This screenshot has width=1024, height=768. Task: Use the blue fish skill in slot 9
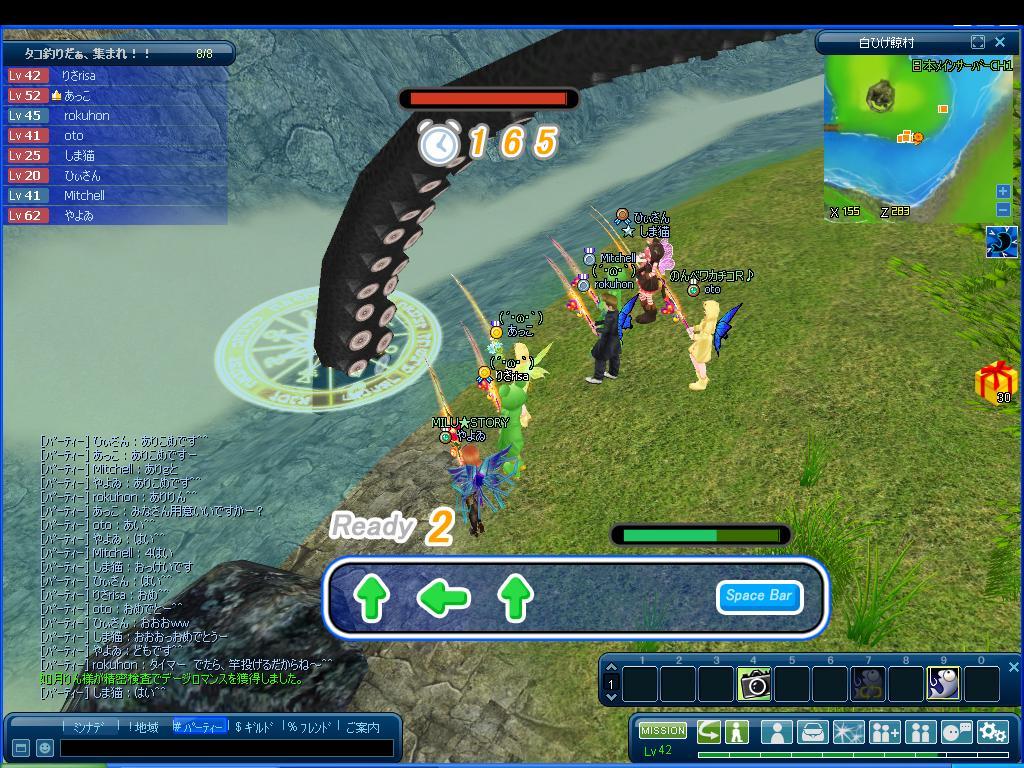943,684
